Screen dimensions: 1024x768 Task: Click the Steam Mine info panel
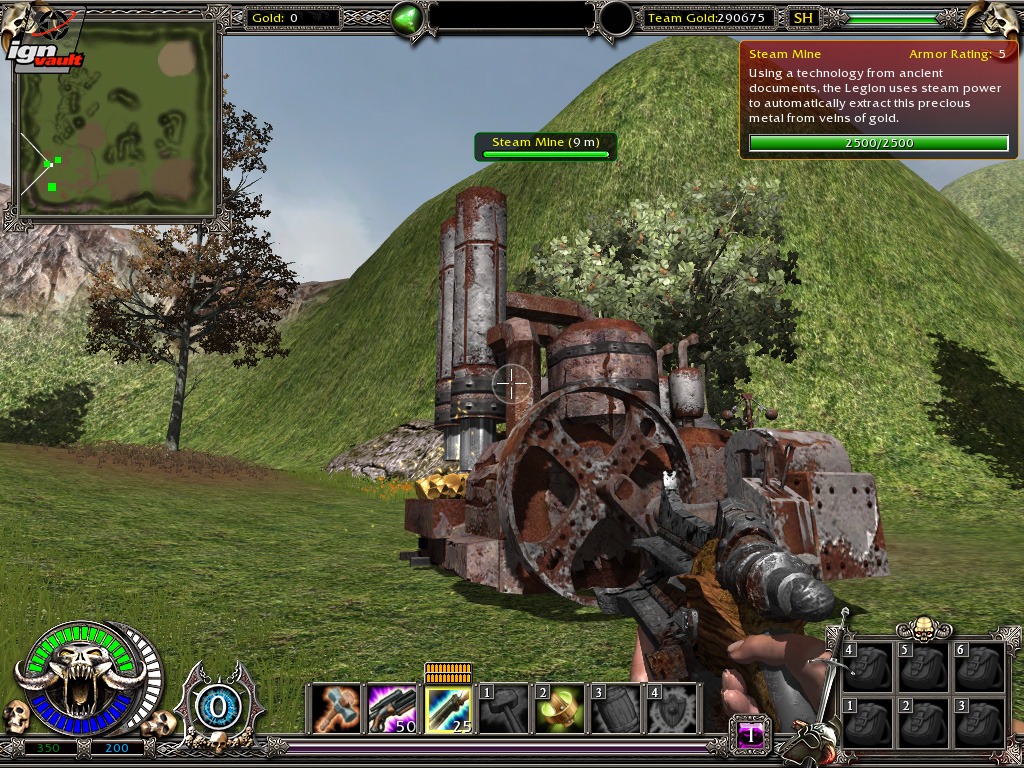pos(878,99)
